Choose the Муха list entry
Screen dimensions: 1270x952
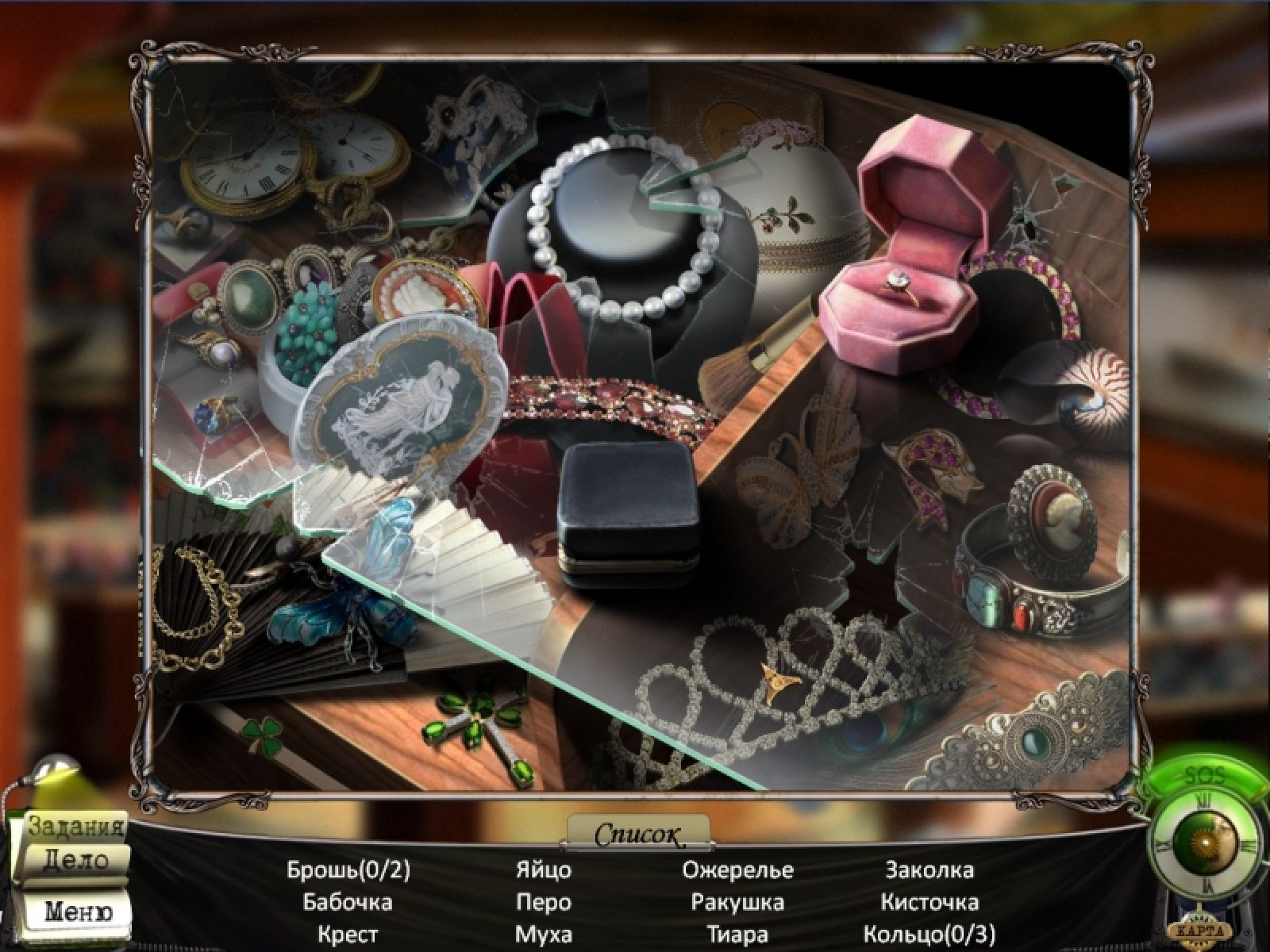(543, 934)
